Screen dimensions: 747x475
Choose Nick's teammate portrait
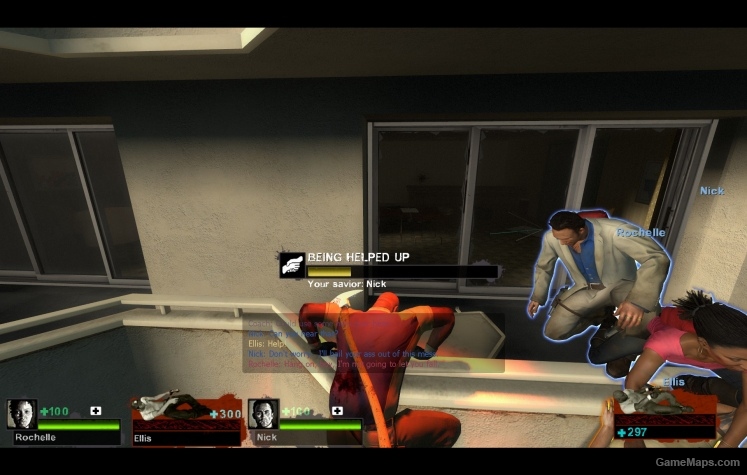(x=263, y=414)
